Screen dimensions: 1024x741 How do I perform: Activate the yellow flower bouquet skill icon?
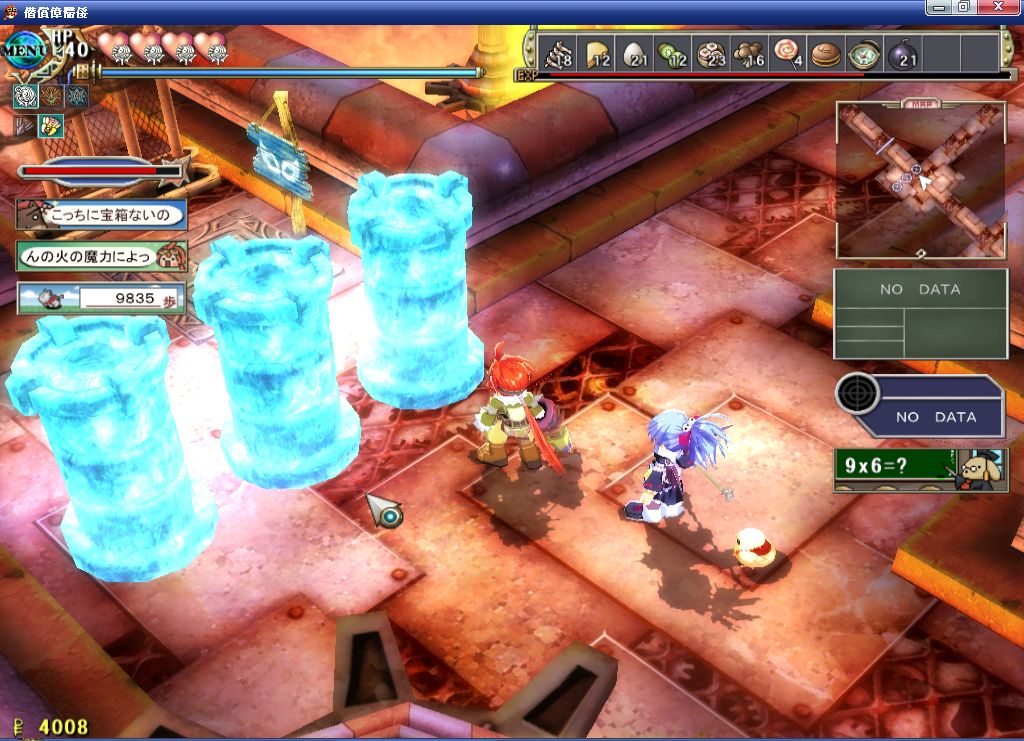pos(51,126)
